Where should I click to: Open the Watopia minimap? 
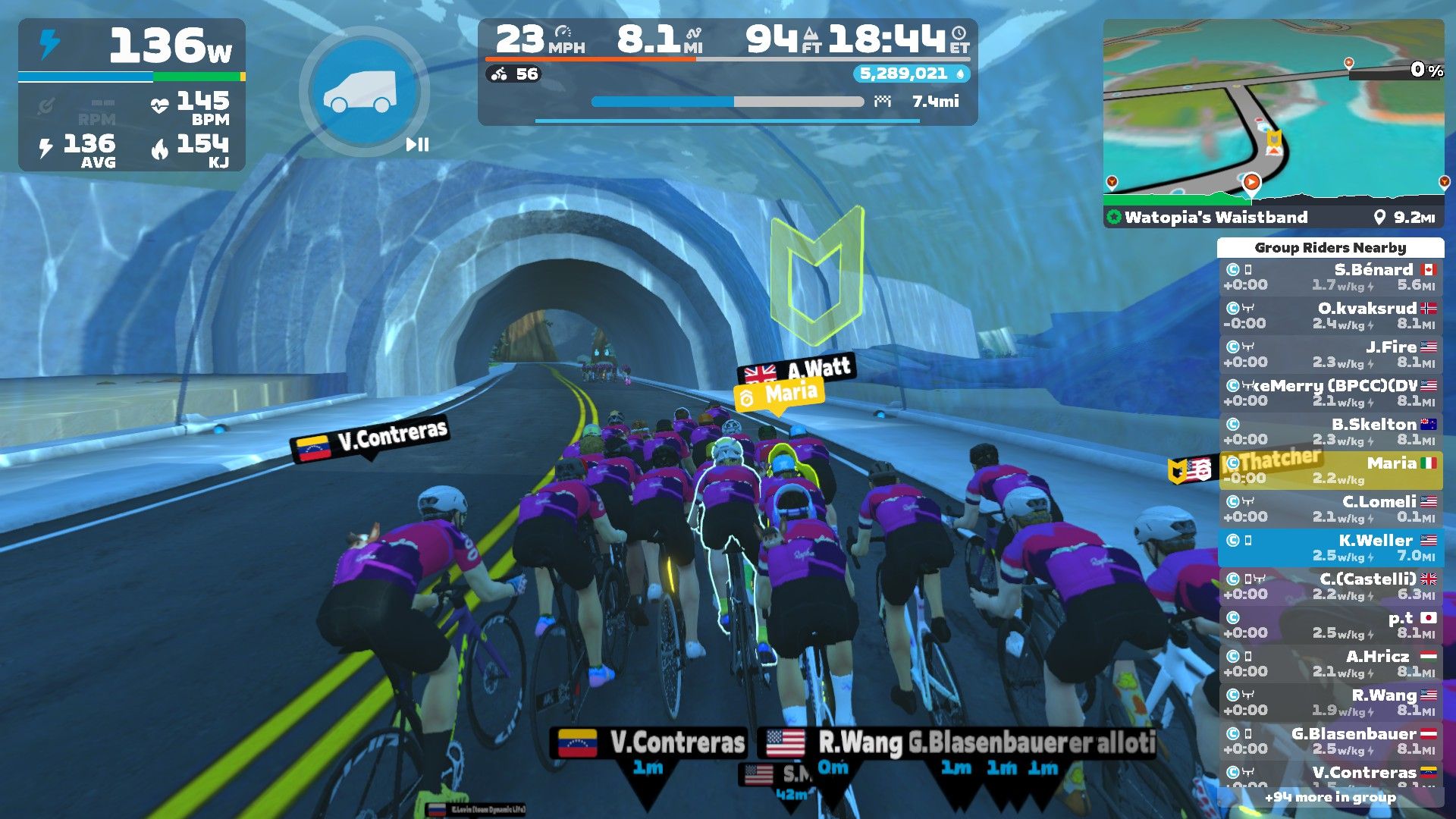(x=1272, y=112)
